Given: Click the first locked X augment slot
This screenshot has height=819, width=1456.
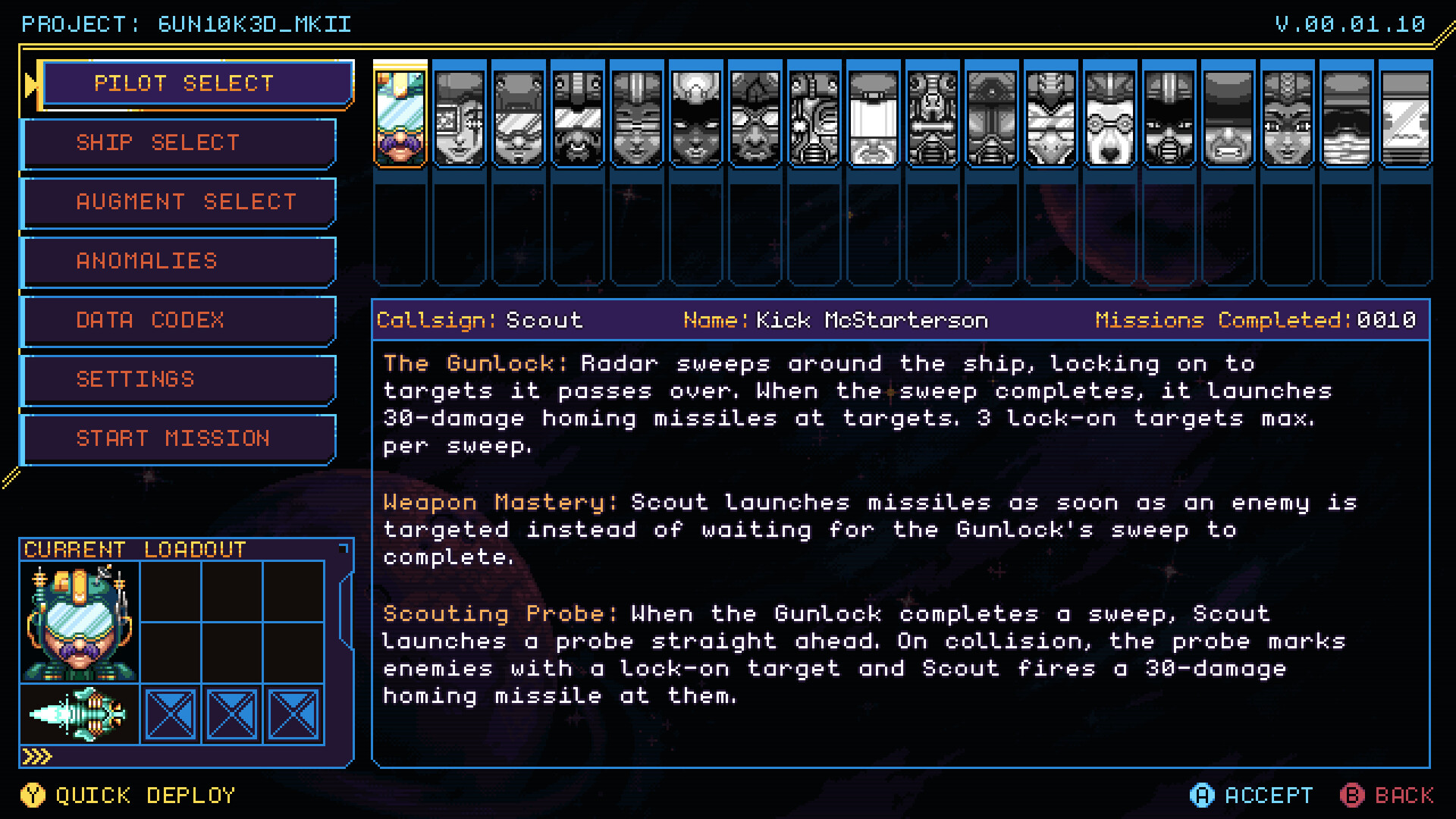Looking at the screenshot, I should [170, 713].
